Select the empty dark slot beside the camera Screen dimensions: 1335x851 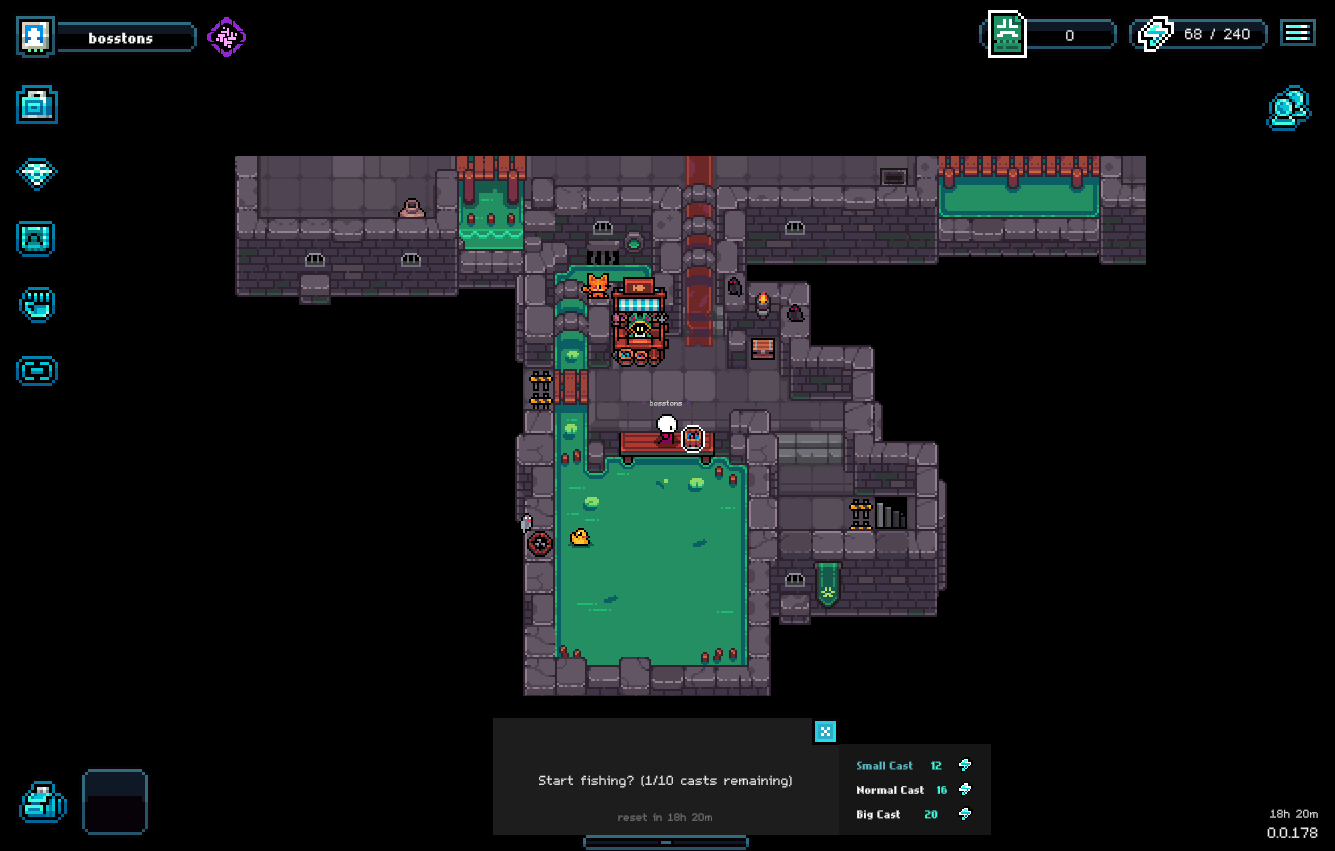(x=115, y=801)
